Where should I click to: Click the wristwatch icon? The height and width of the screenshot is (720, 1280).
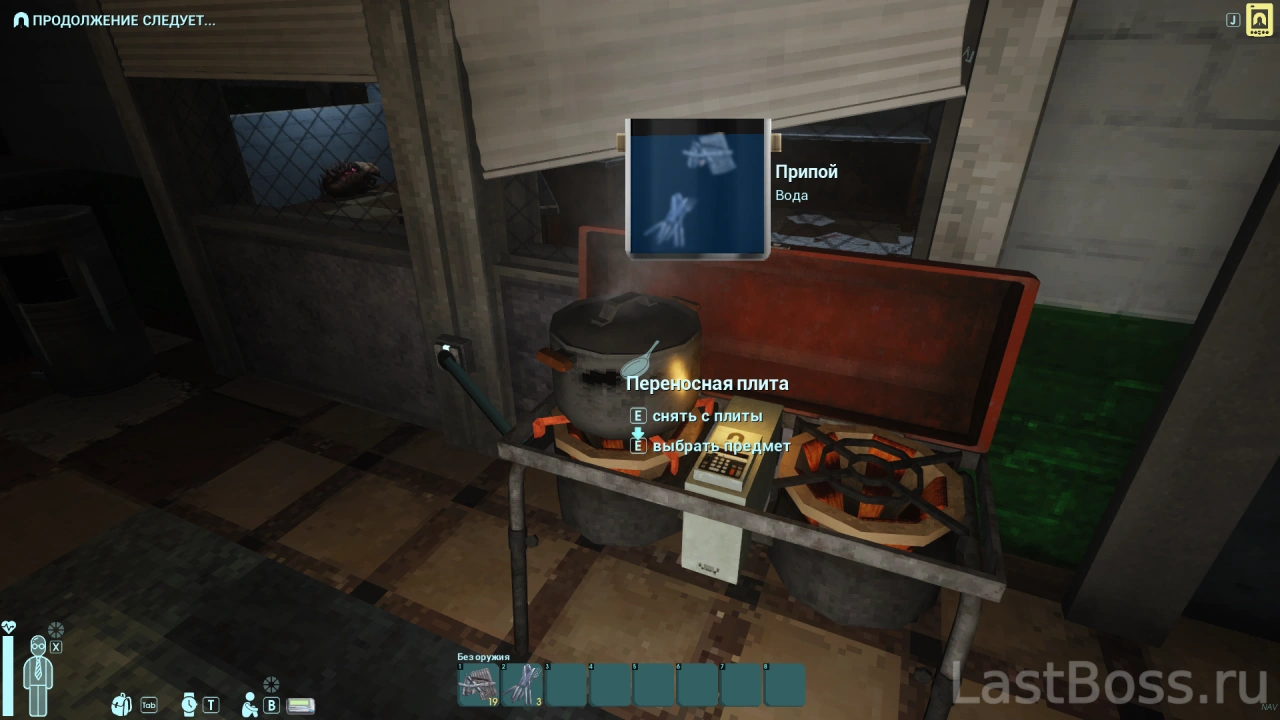coord(189,704)
